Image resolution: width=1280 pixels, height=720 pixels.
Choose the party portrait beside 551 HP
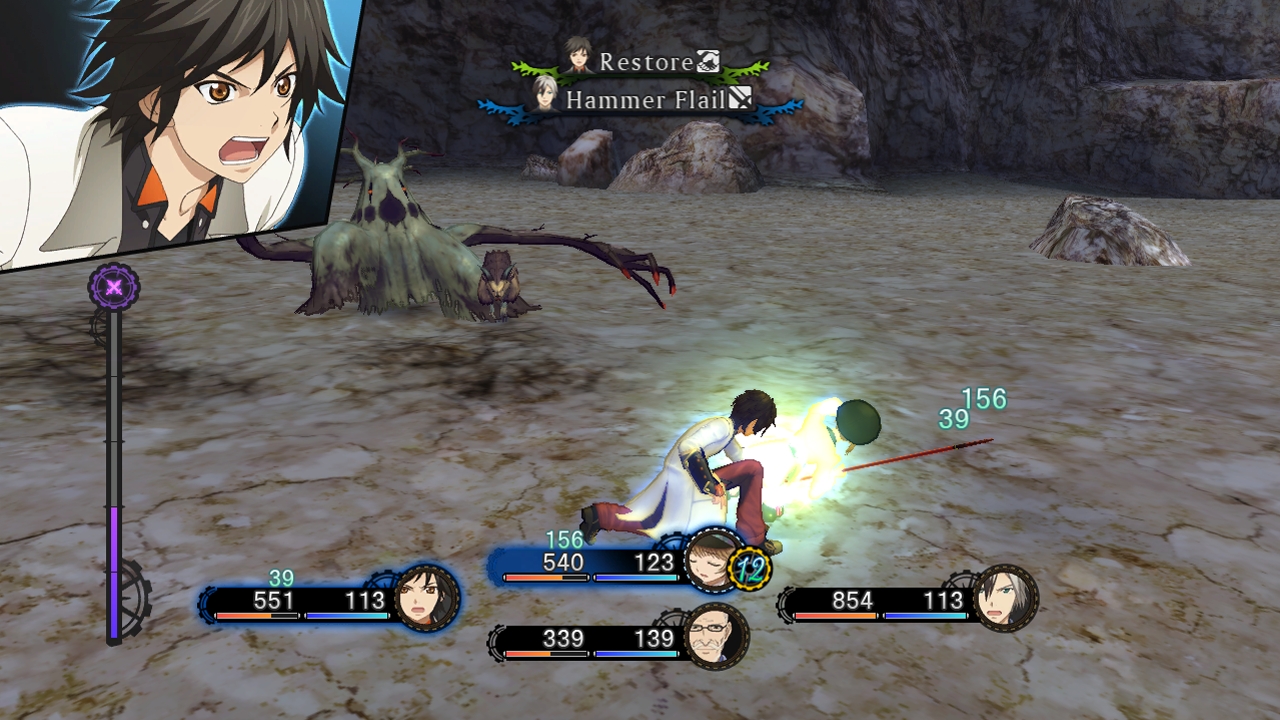pos(427,598)
